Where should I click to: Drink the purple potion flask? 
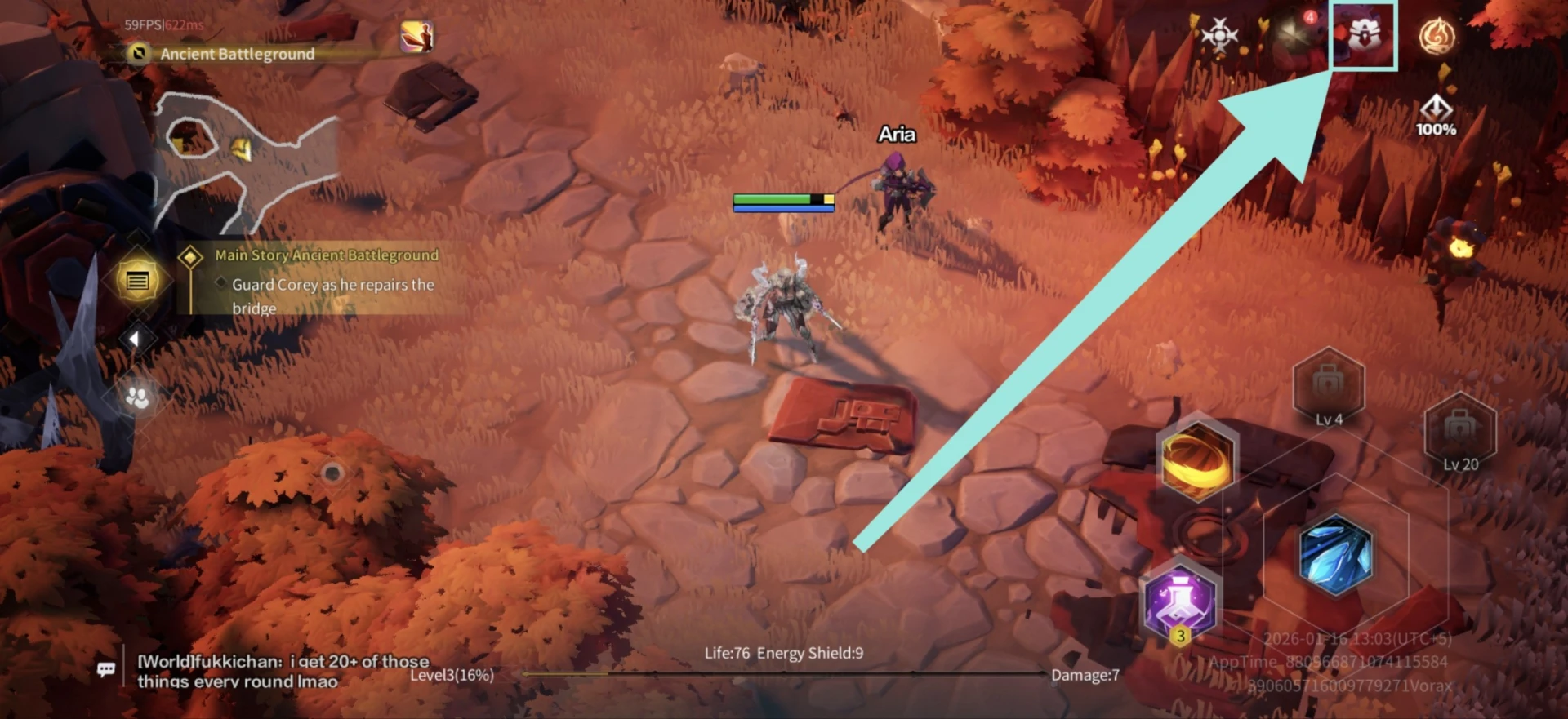pyautogui.click(x=1179, y=601)
